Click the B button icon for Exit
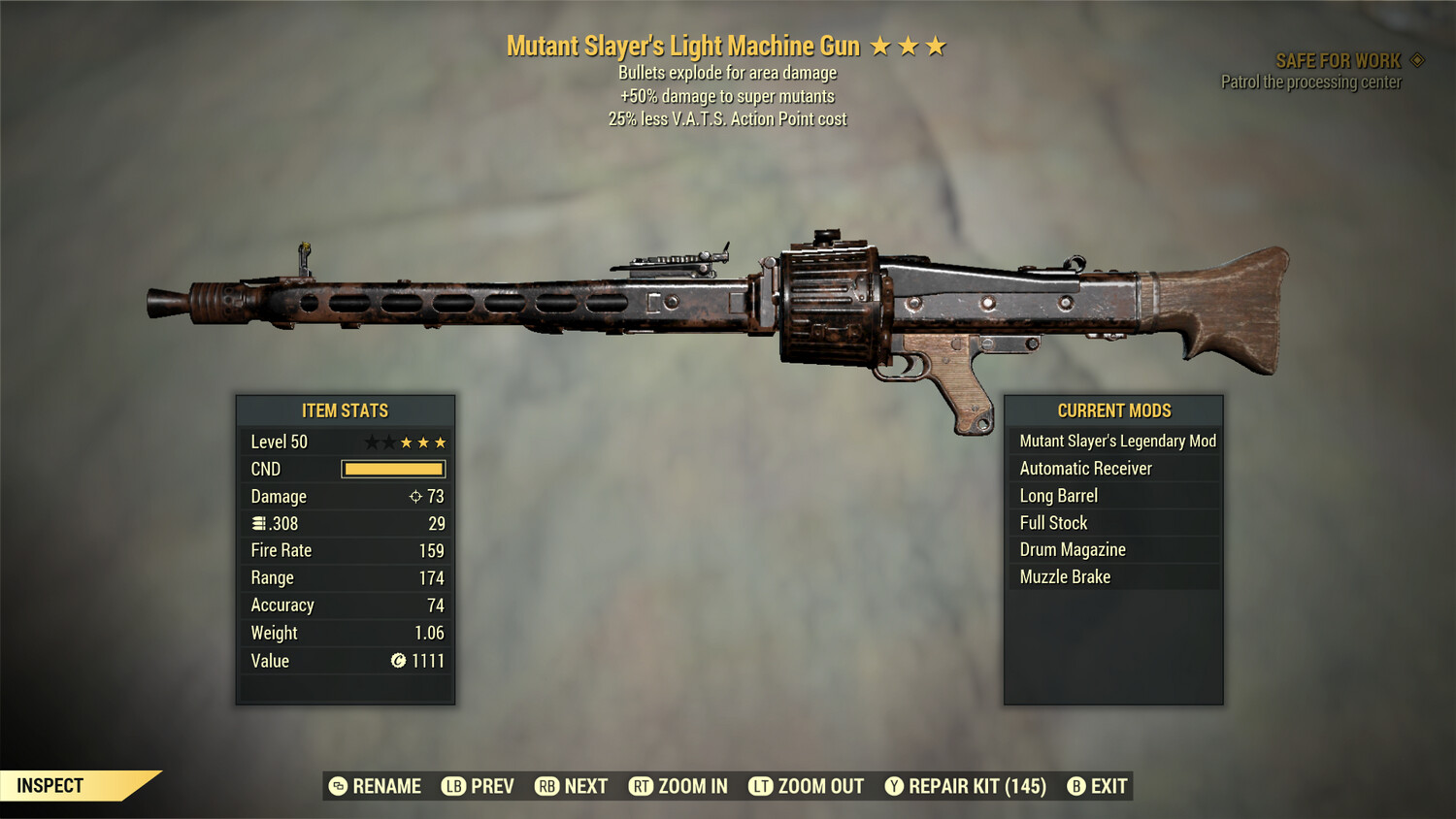This screenshot has height=819, width=1456. 1075,786
